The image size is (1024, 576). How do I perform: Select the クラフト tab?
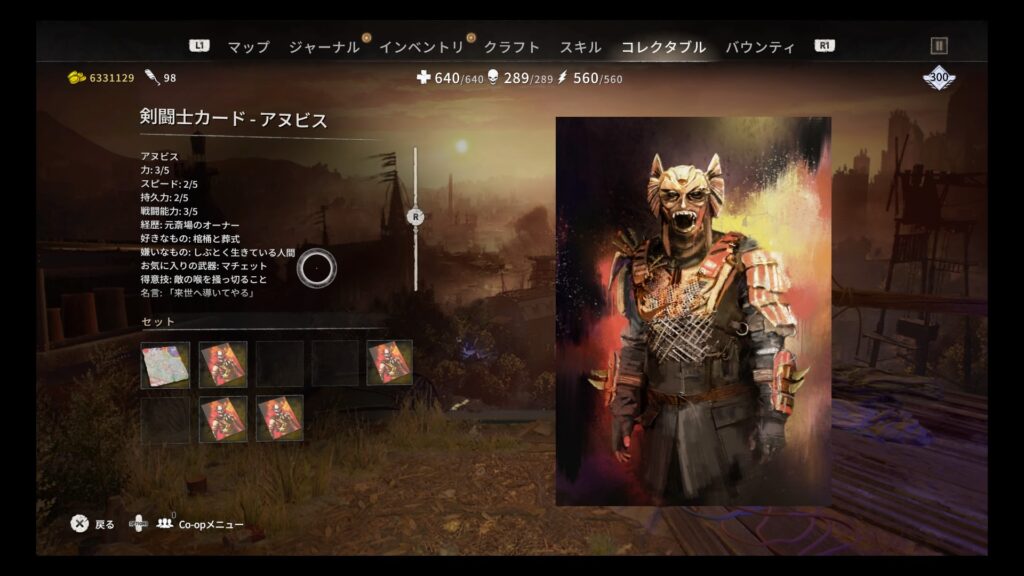[511, 47]
